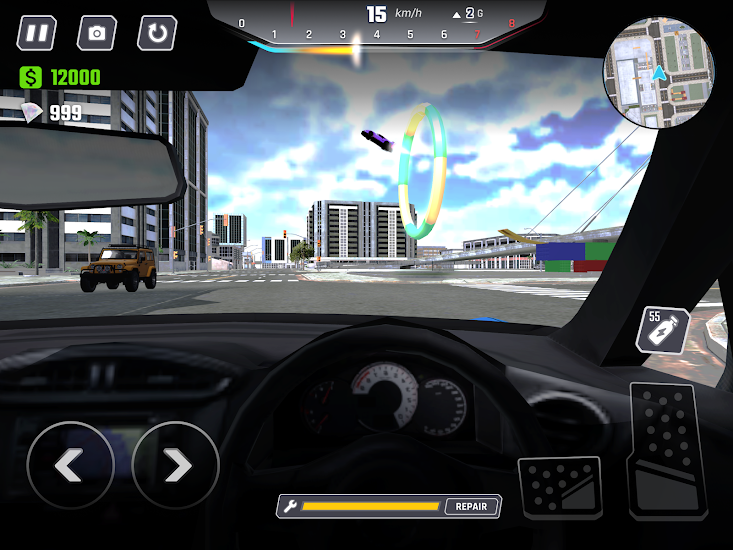Click the REPAIR button
Viewport: 733px width, 550px height.
point(471,506)
